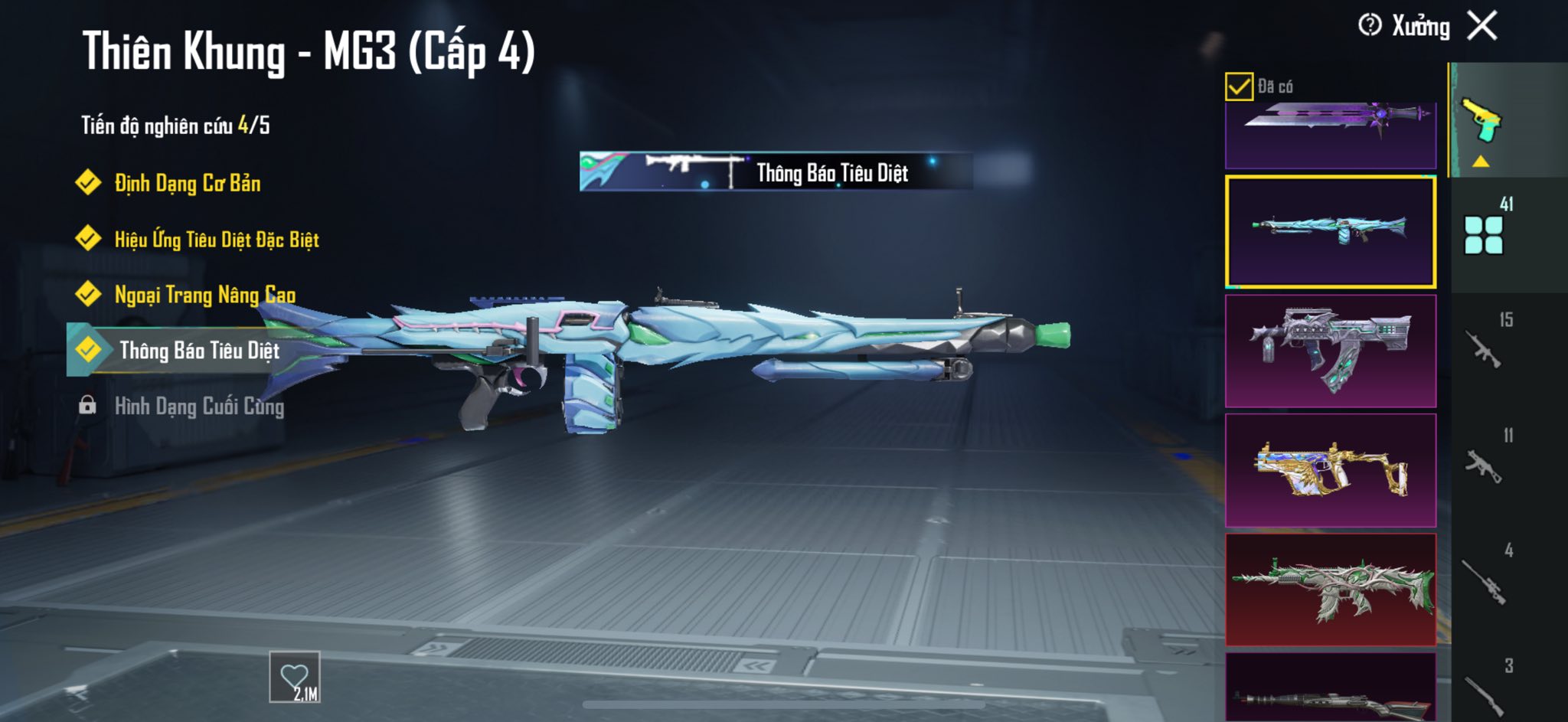Image resolution: width=1568 pixels, height=722 pixels.
Task: Toggle the Đã có owned filter checkbox
Action: click(1239, 87)
